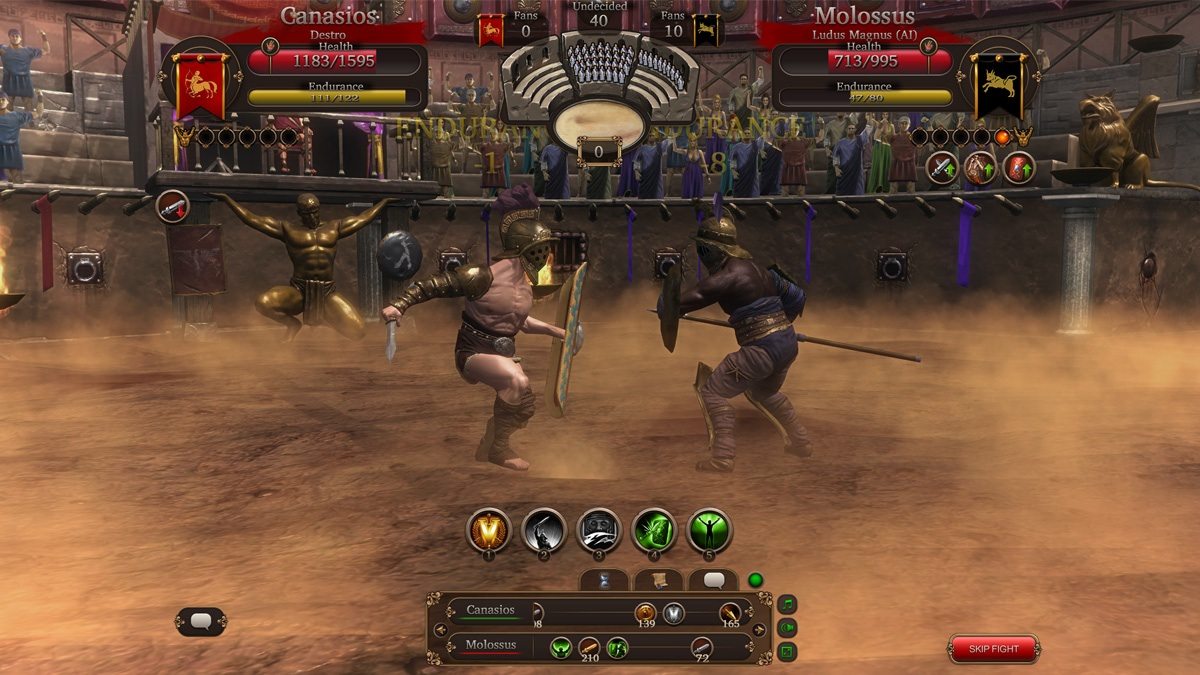This screenshot has width=1200, height=675.
Task: Use the sword strike ability in slot 2
Action: [x=544, y=531]
